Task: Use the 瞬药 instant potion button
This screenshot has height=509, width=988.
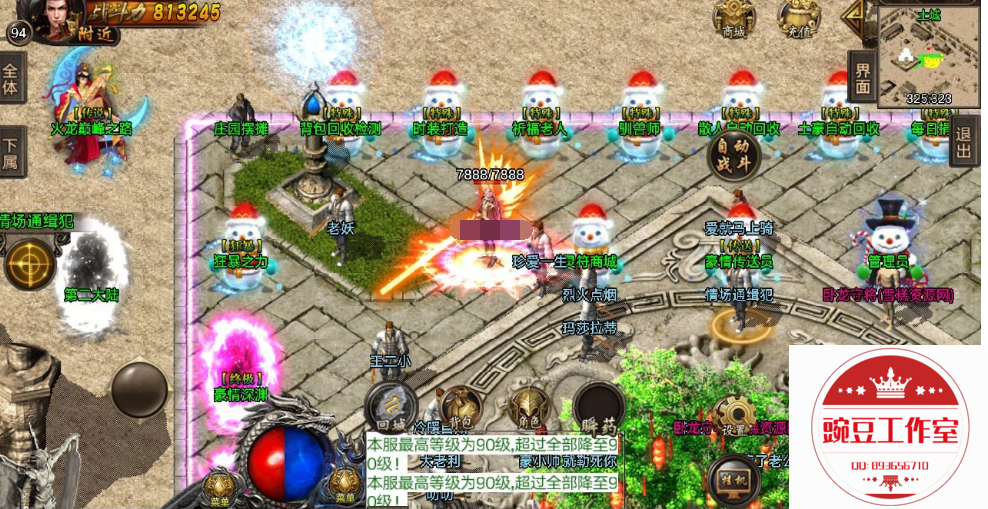Action: tap(598, 406)
